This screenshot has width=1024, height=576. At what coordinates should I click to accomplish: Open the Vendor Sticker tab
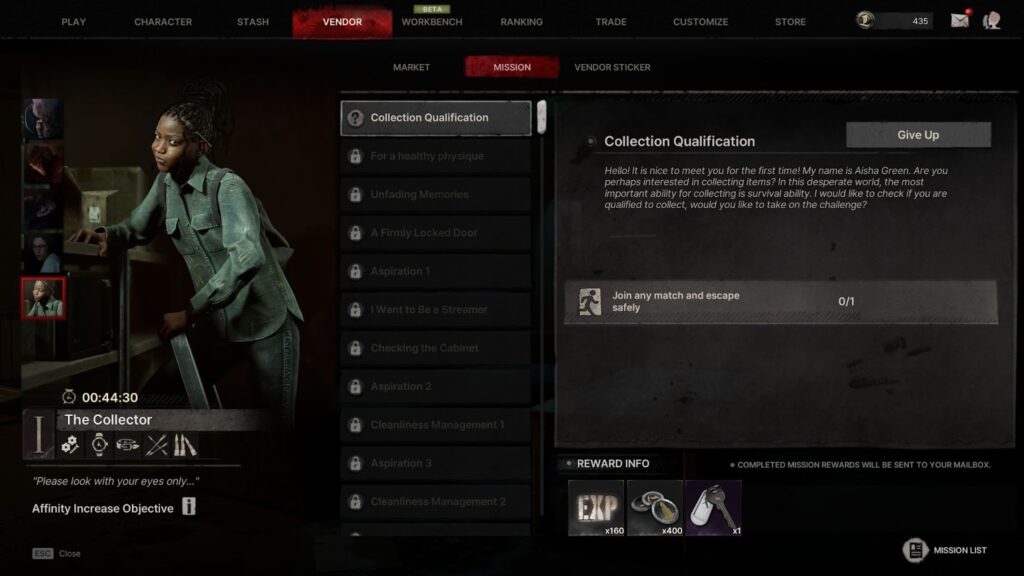point(612,67)
